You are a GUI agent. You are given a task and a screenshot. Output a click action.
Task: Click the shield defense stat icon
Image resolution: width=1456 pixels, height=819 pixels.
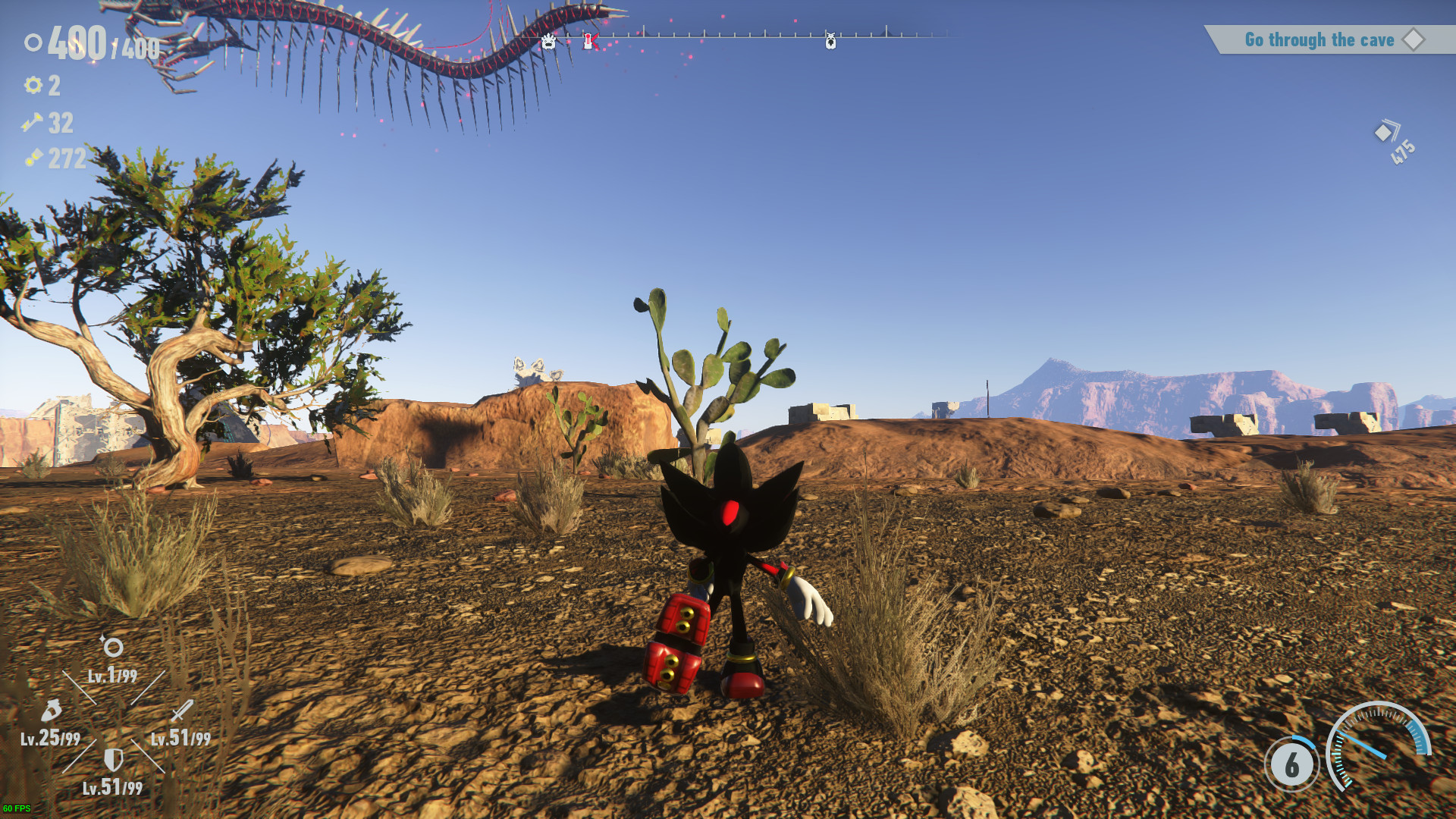click(113, 760)
